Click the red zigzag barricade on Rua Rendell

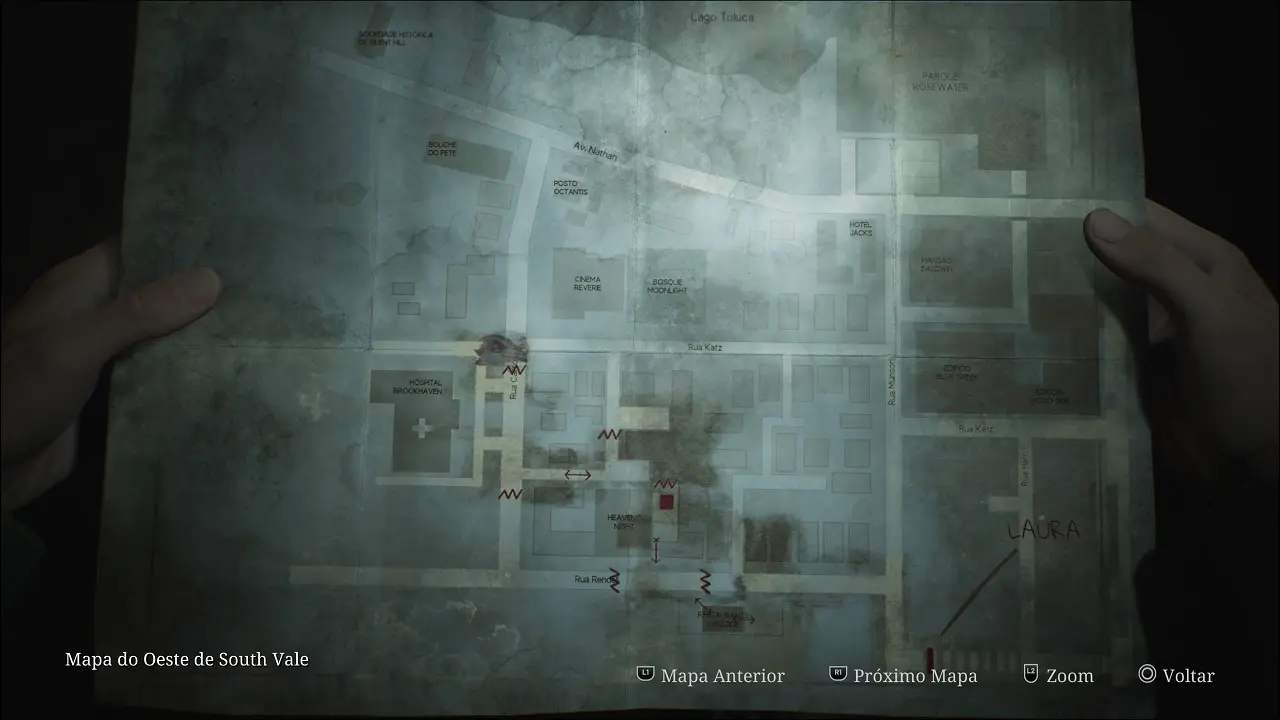coord(617,580)
